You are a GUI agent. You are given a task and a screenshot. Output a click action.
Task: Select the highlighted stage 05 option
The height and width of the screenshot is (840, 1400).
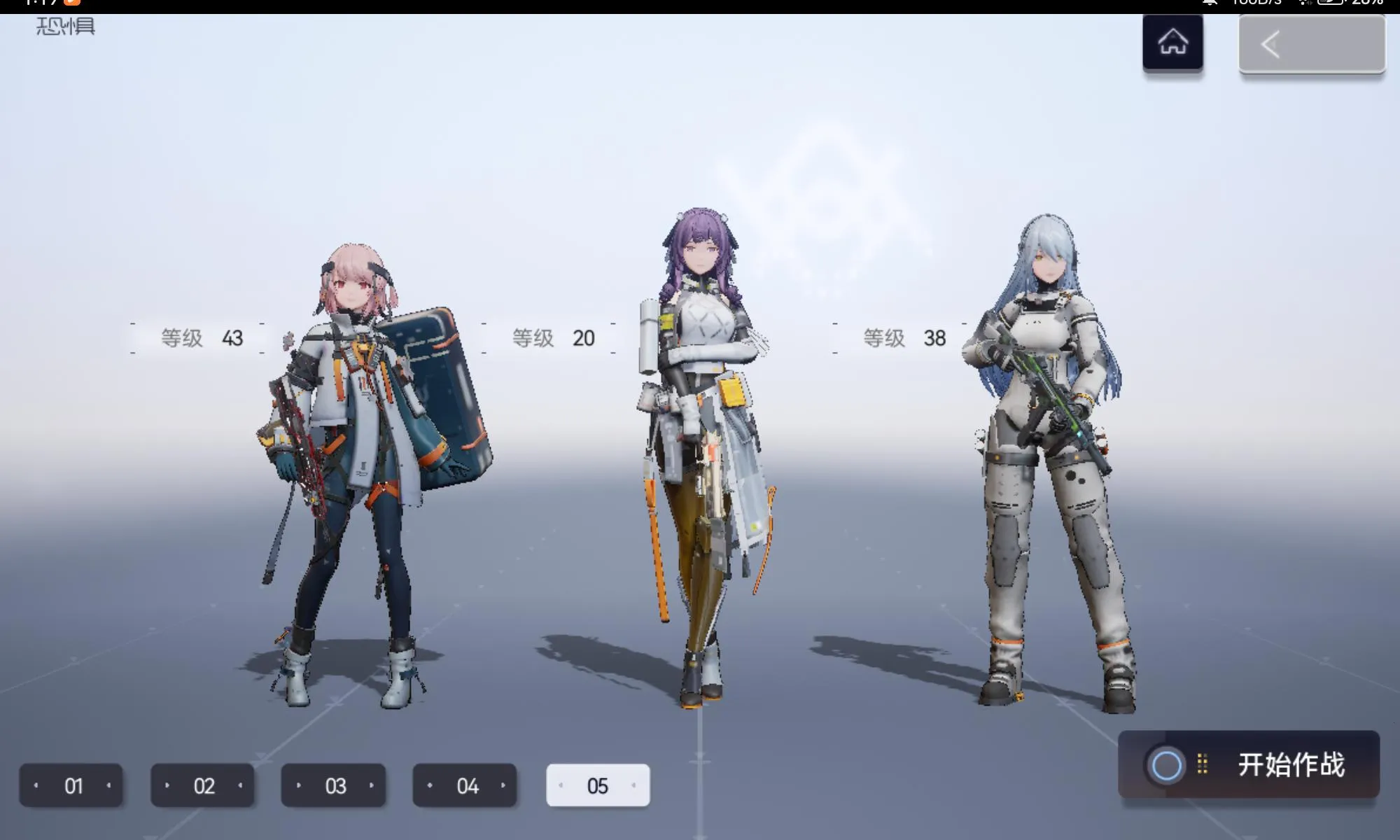click(x=598, y=785)
